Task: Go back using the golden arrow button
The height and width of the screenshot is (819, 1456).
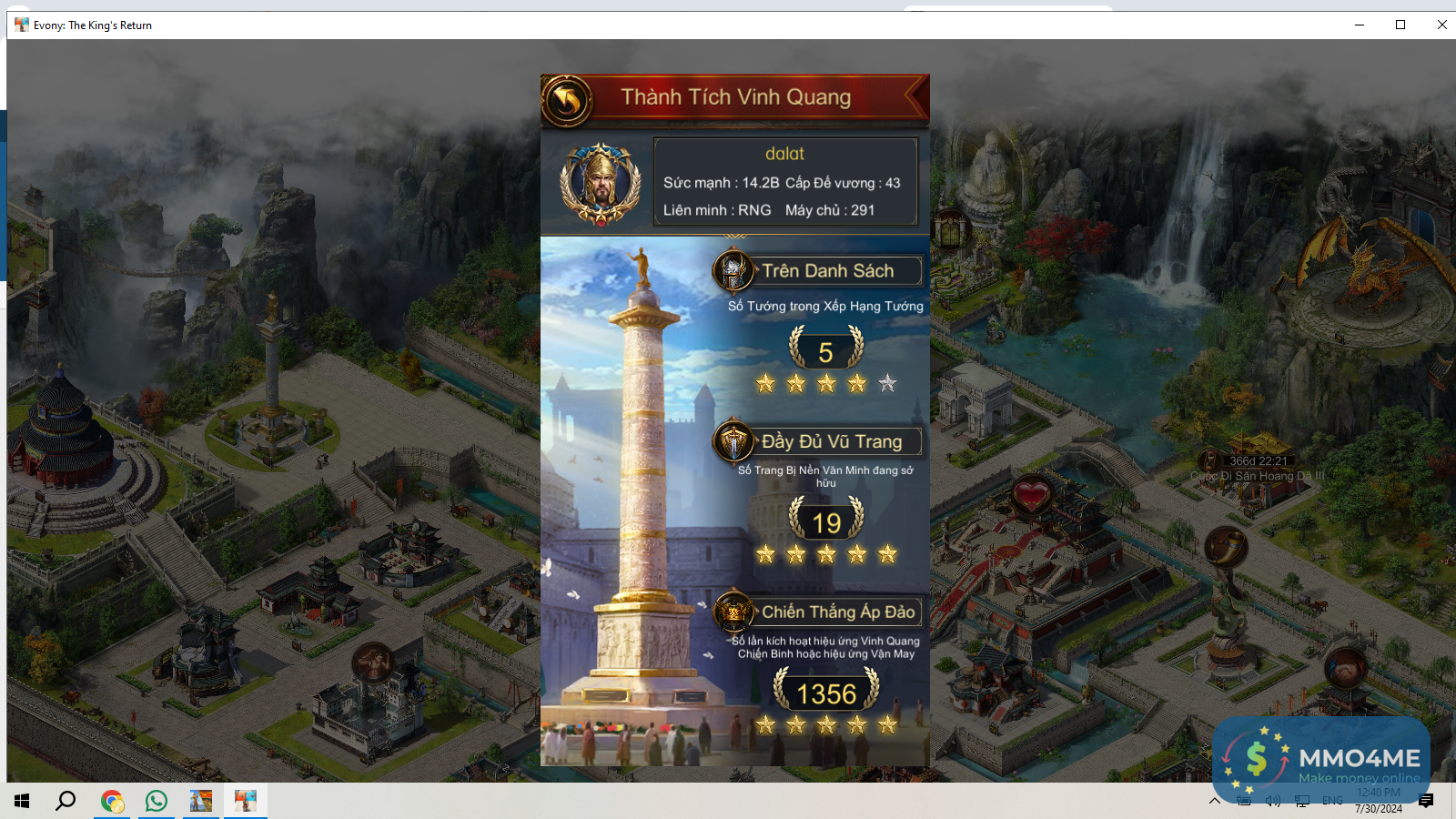Action: [x=567, y=100]
